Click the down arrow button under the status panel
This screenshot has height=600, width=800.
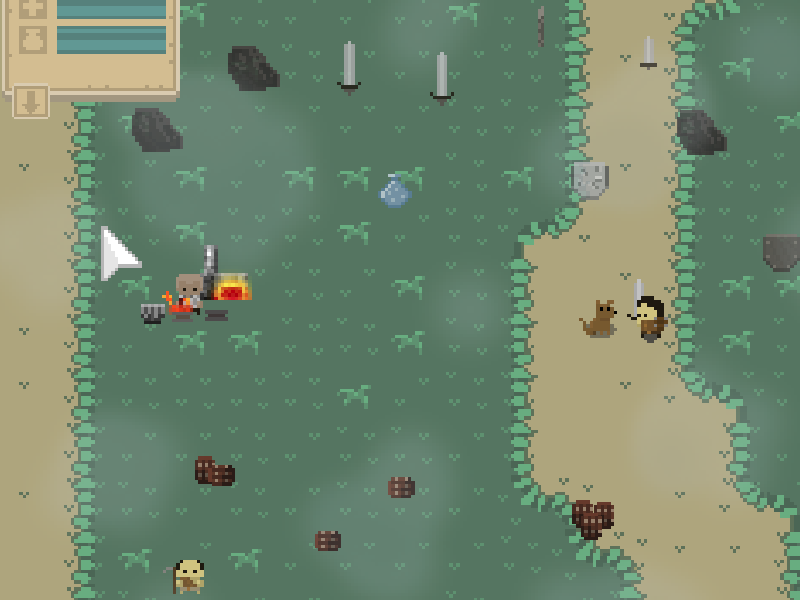click(x=30, y=101)
